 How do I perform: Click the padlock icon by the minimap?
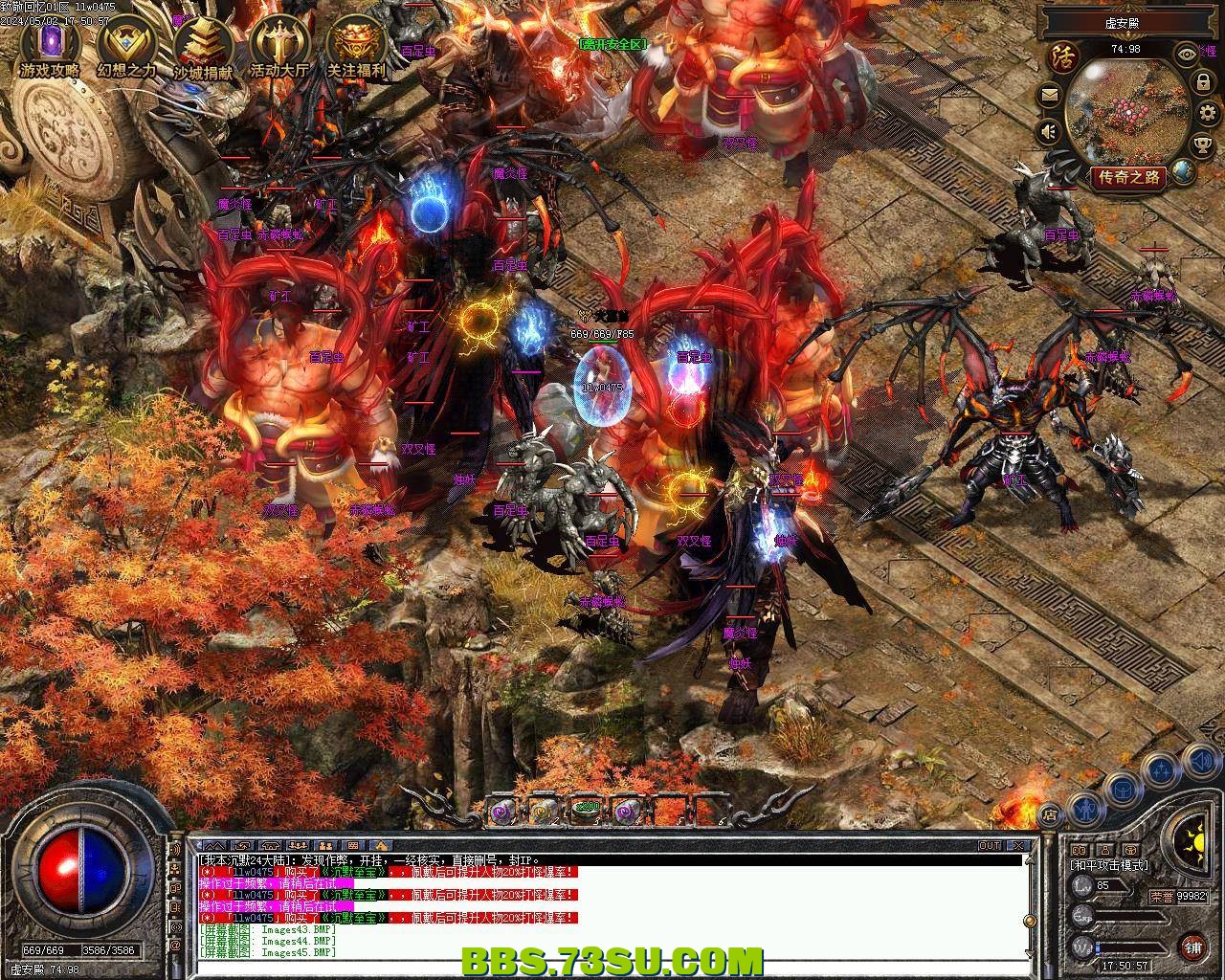(1202, 83)
